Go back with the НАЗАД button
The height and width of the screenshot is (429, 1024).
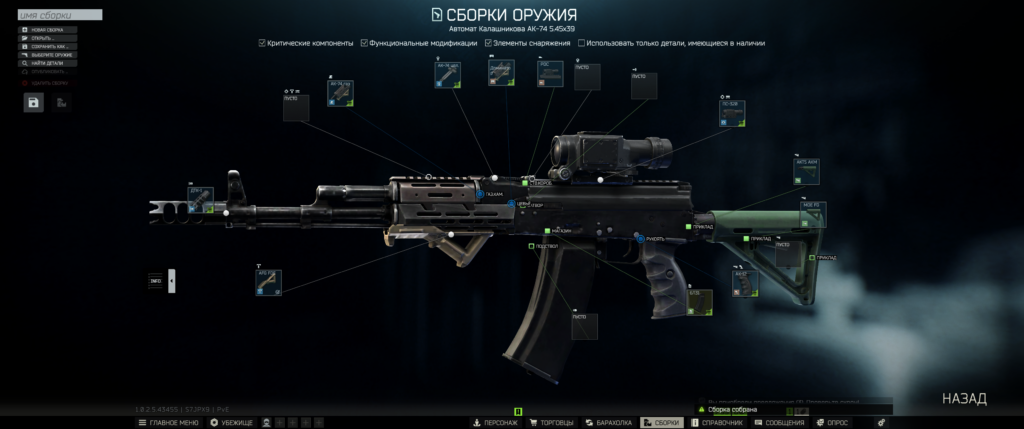[964, 399]
